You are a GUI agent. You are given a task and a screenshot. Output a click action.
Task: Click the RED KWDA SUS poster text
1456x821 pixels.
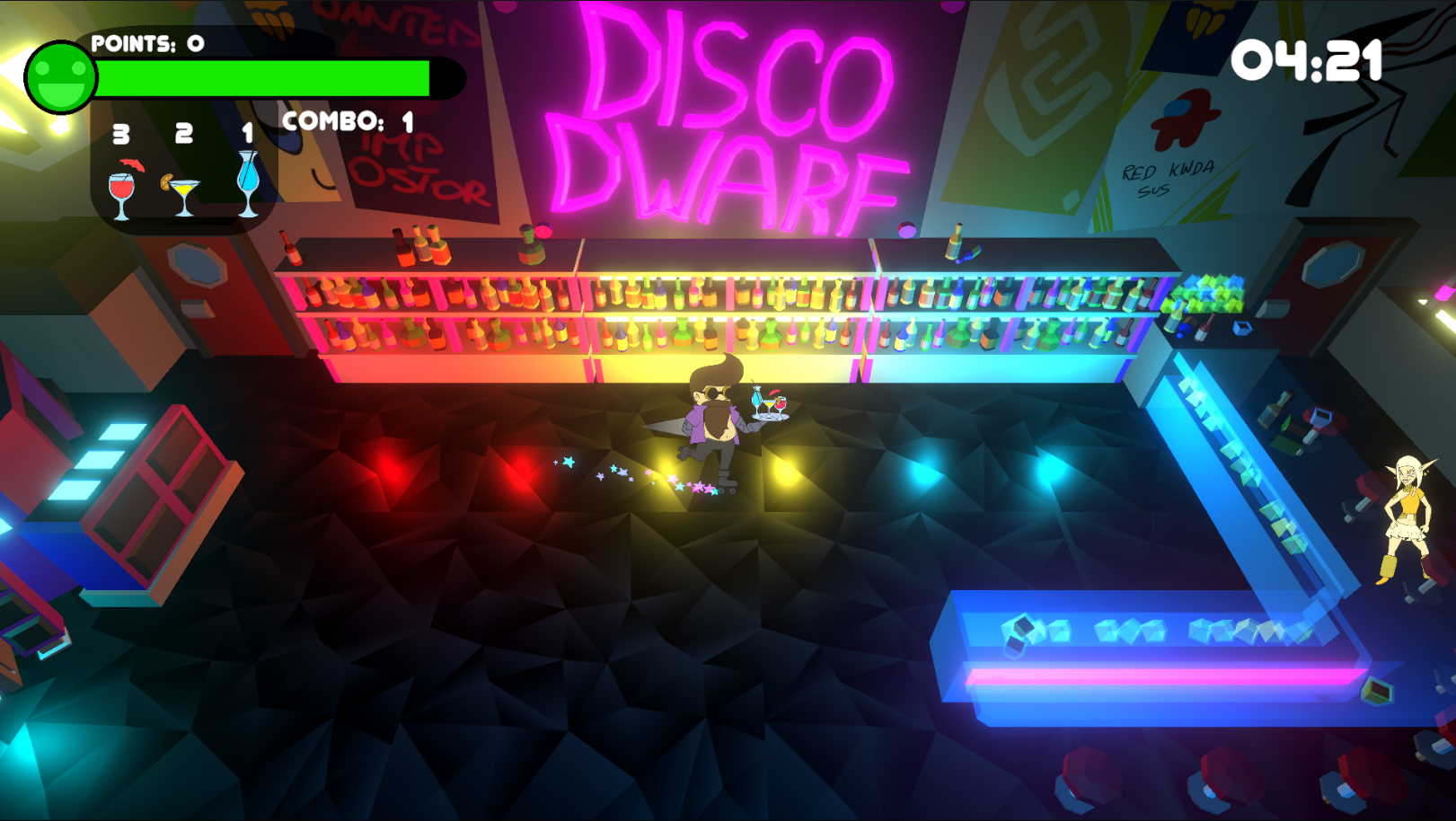click(x=1167, y=181)
